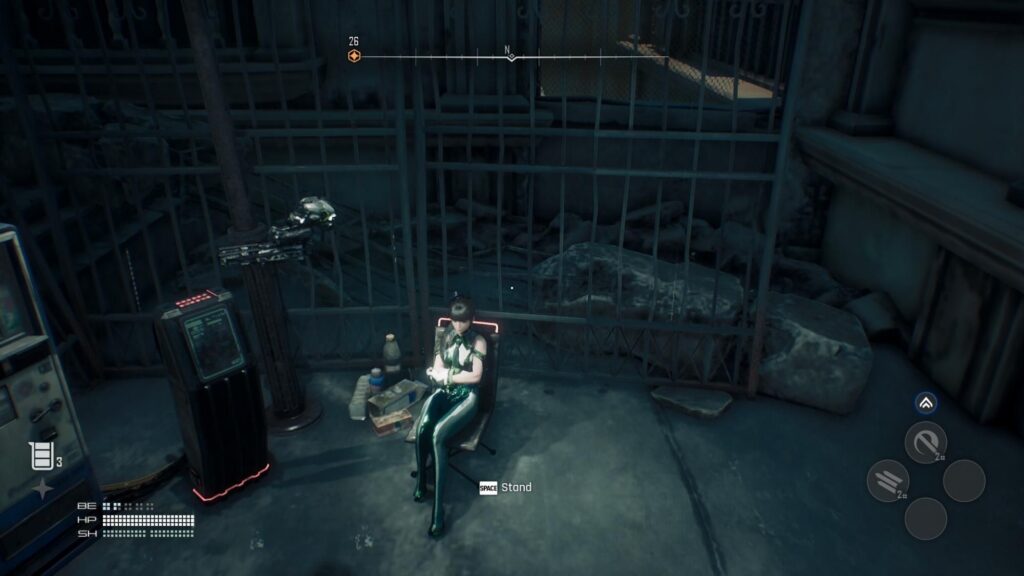Click the compass bar north marker
Screen dimensions: 1024x576
click(511, 55)
